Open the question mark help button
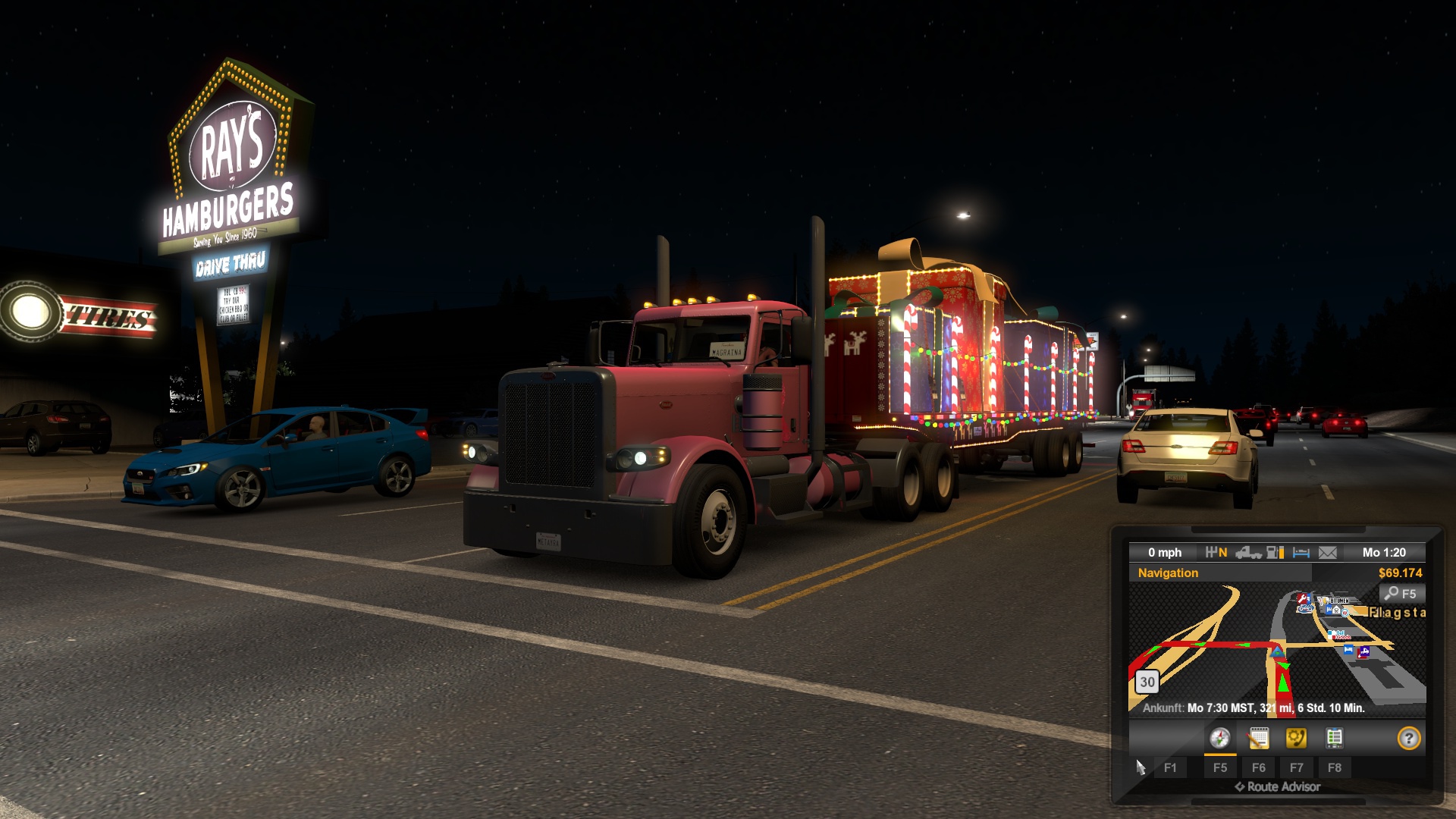The height and width of the screenshot is (819, 1456). point(1408,738)
